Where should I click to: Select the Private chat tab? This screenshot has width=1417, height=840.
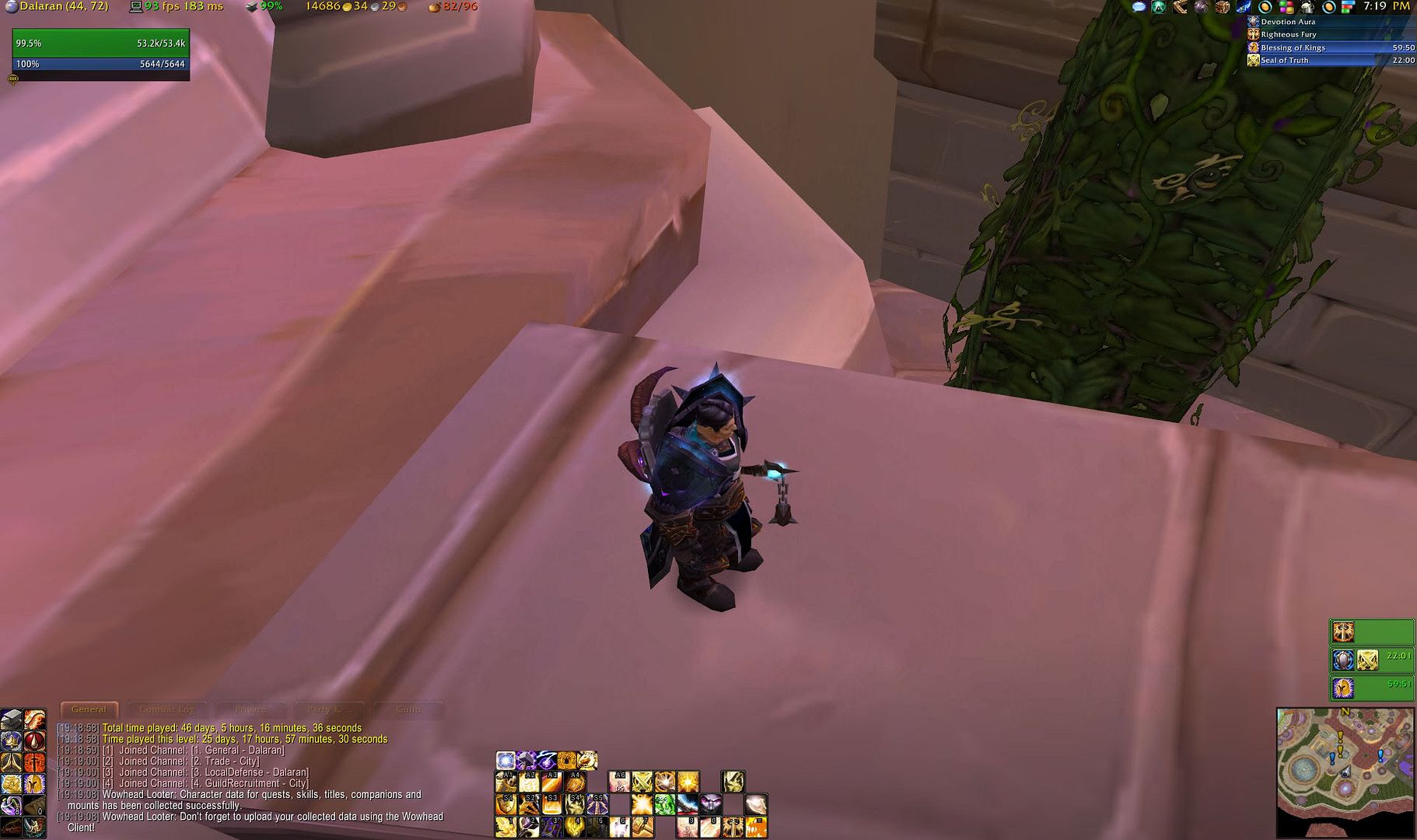(x=250, y=709)
